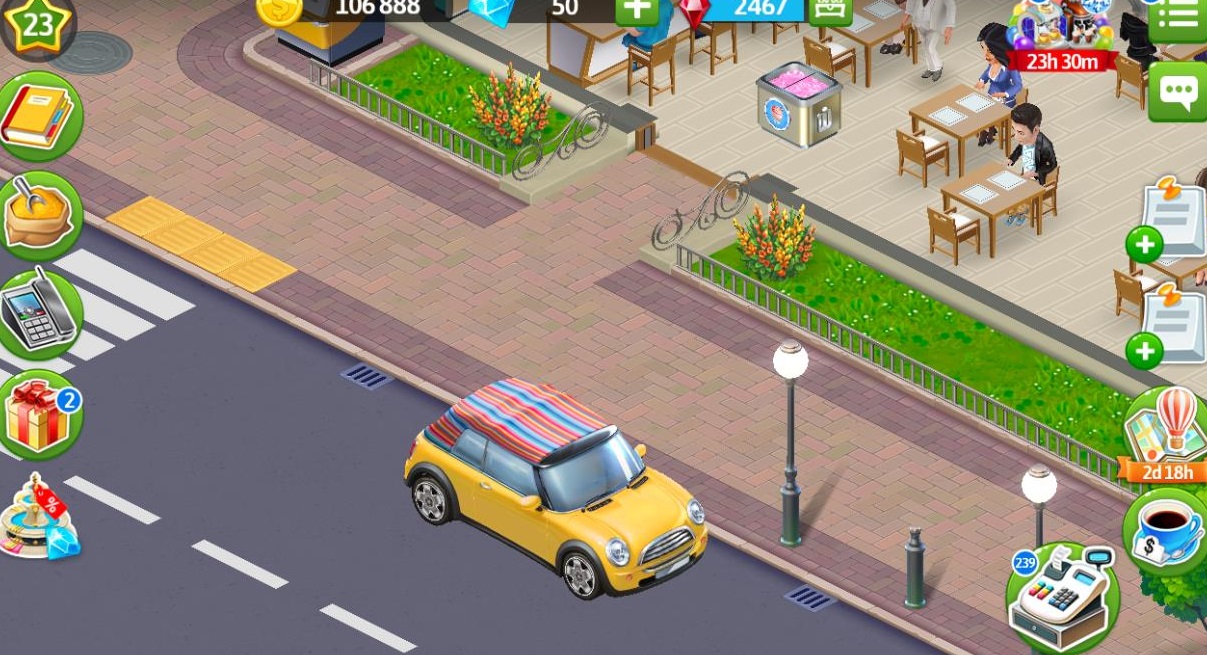1207x655 pixels.
Task: Open the recipe book
Action: point(39,117)
